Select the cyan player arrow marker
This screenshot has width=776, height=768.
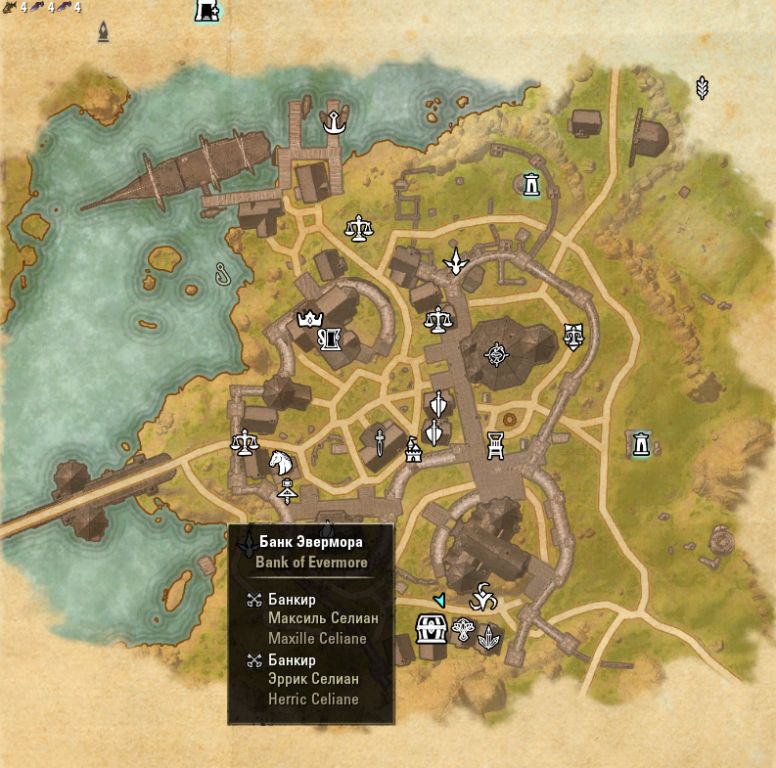point(438,599)
